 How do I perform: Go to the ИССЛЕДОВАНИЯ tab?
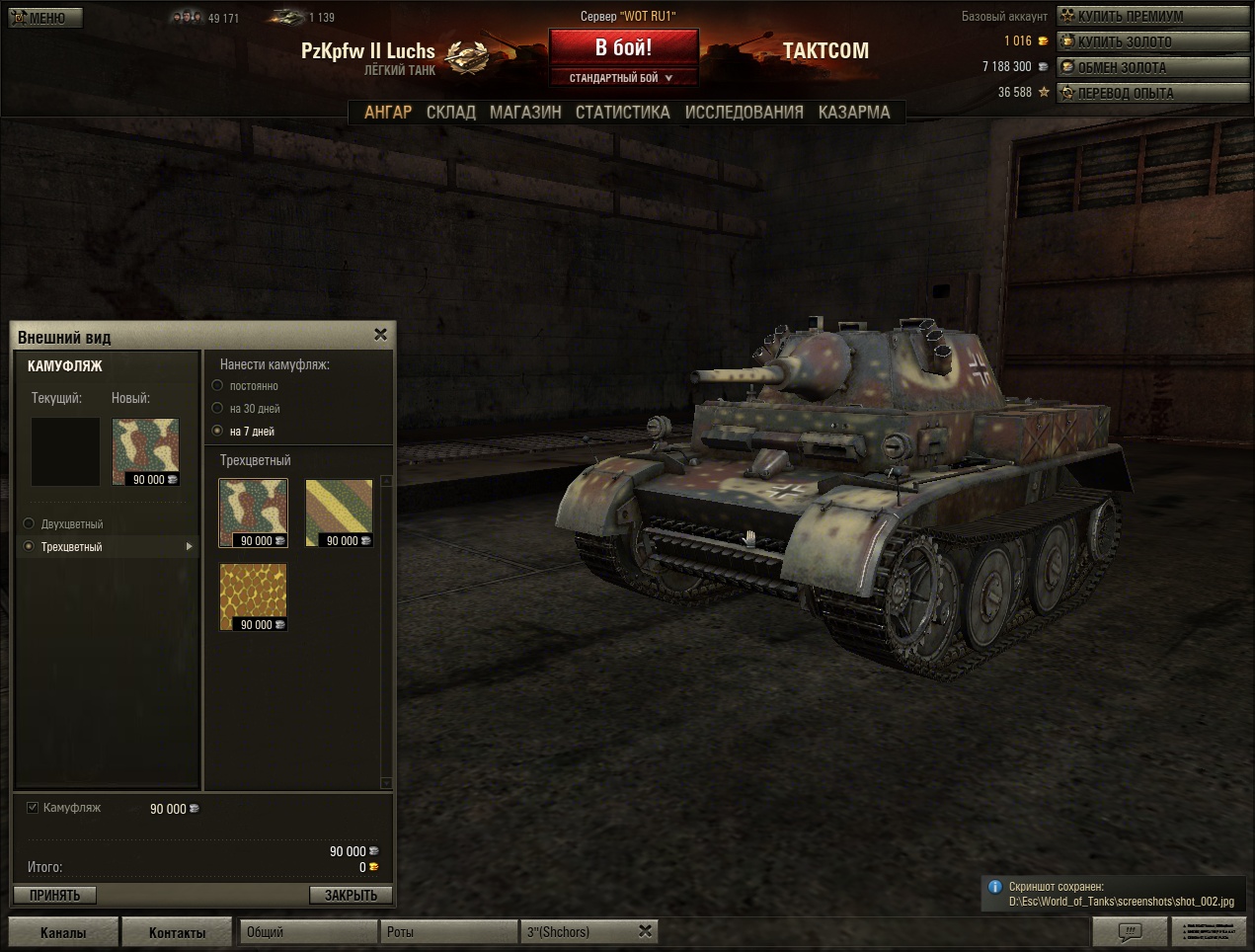click(744, 113)
